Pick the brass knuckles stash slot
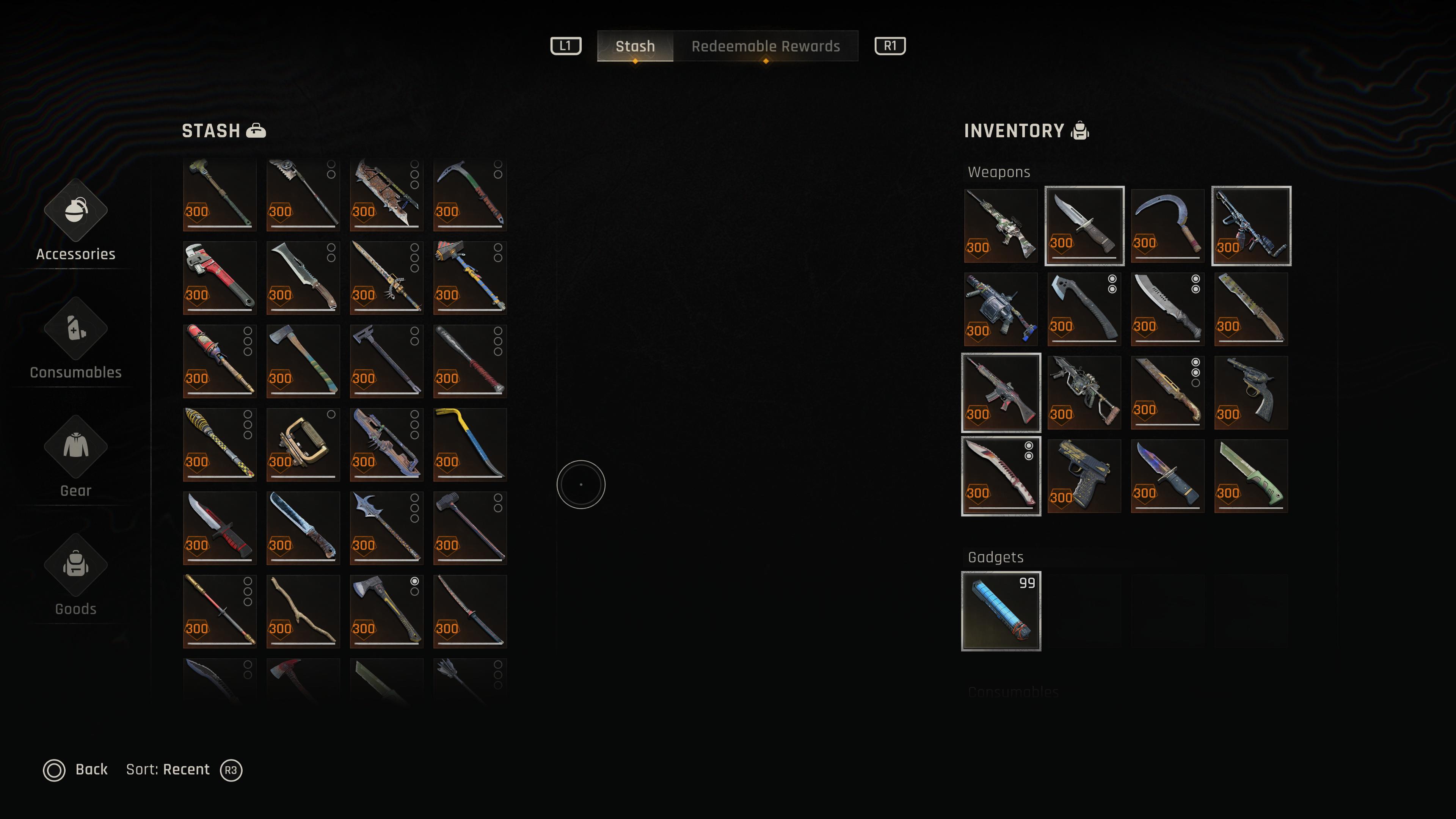The height and width of the screenshot is (819, 1456). point(303,444)
